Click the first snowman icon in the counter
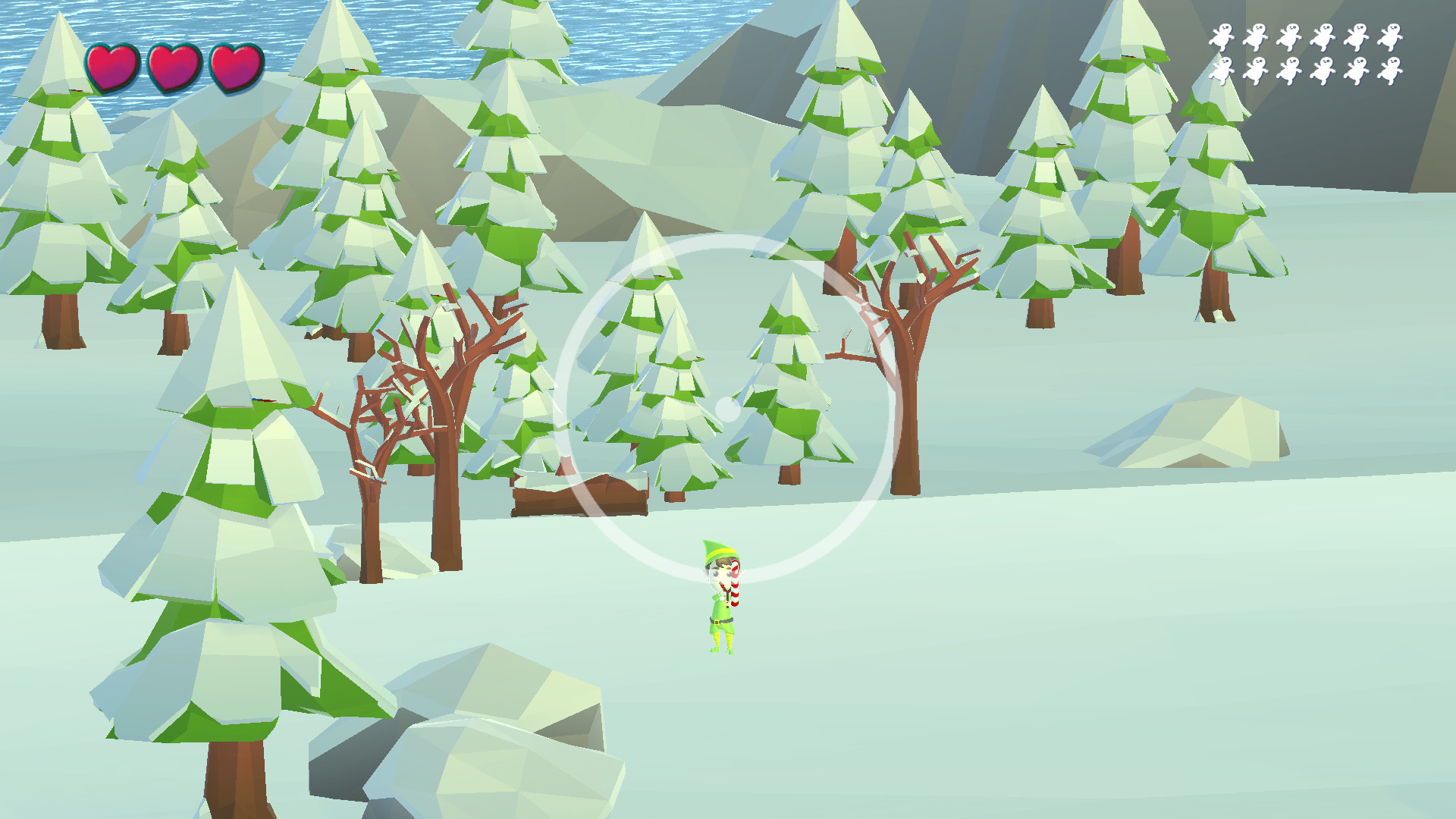 click(1222, 38)
